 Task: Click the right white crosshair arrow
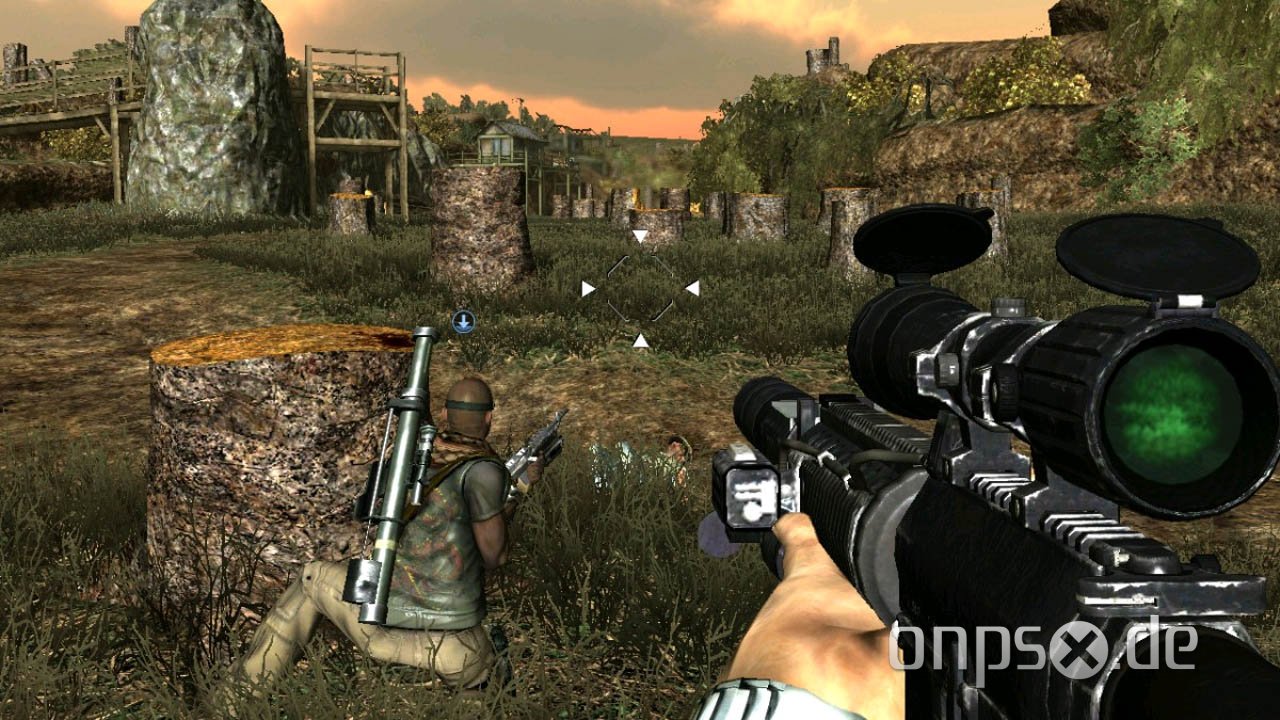[x=691, y=288]
